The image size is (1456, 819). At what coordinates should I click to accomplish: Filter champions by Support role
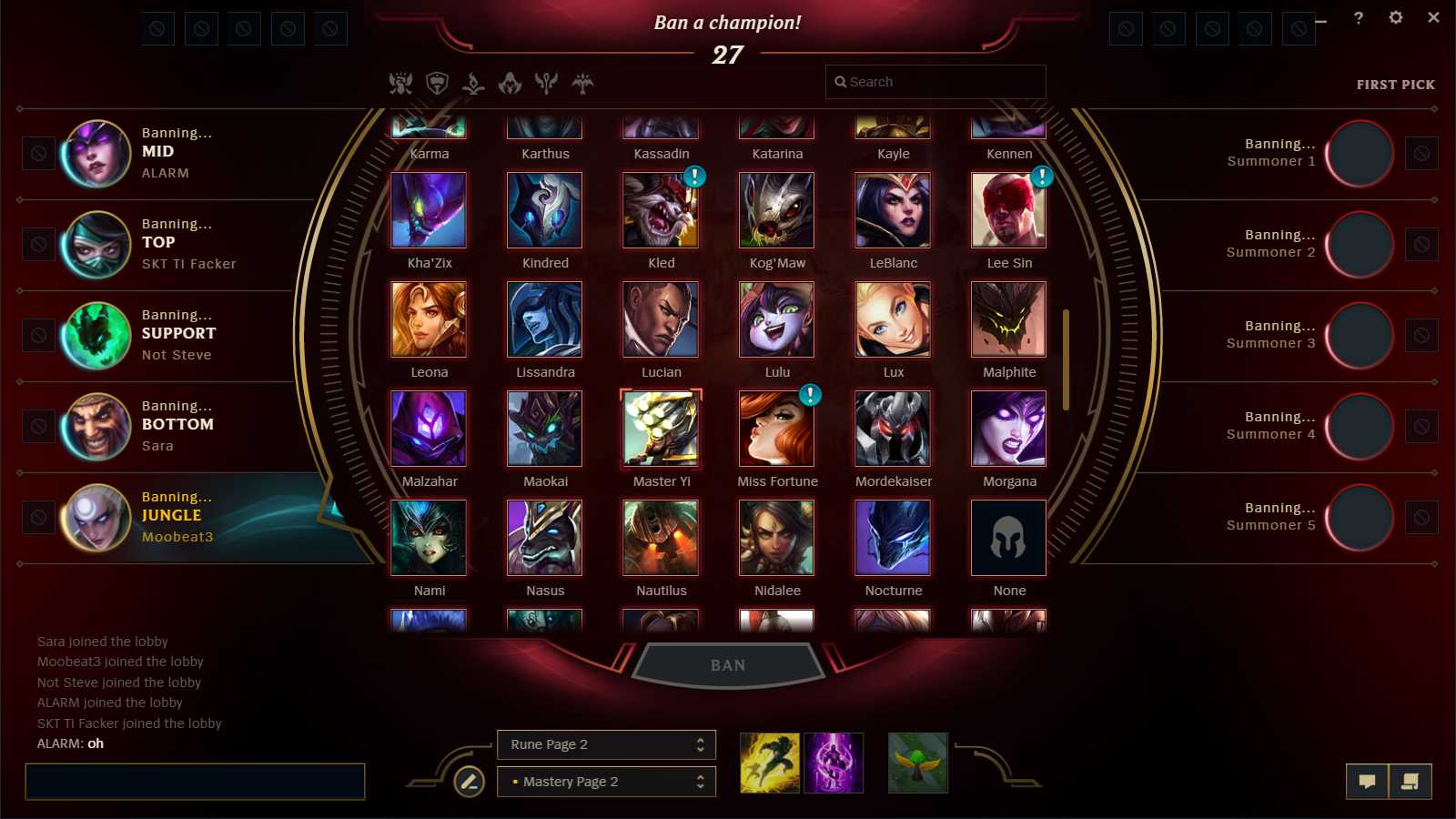(x=544, y=83)
